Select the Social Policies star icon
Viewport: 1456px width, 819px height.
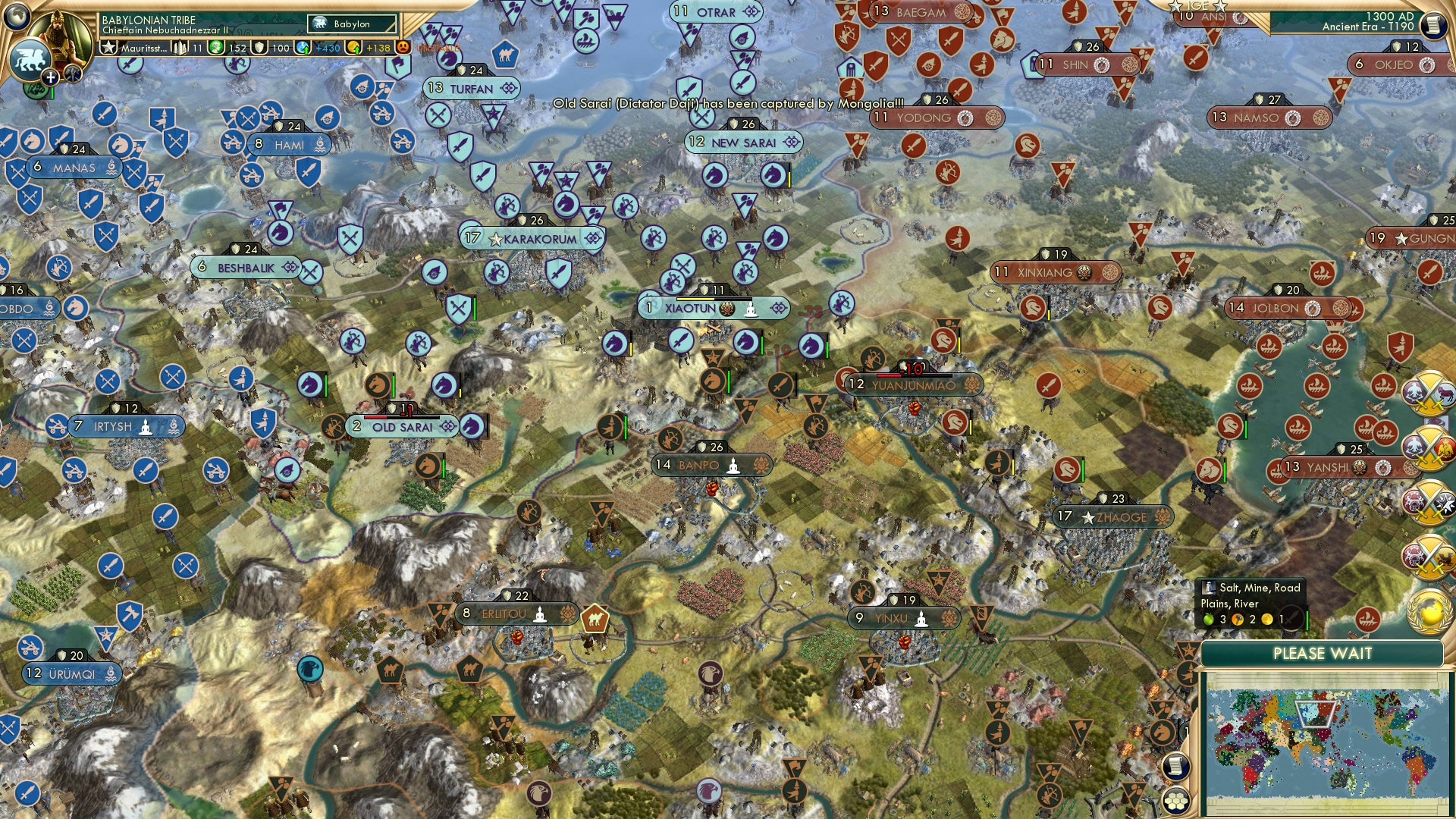(x=109, y=49)
